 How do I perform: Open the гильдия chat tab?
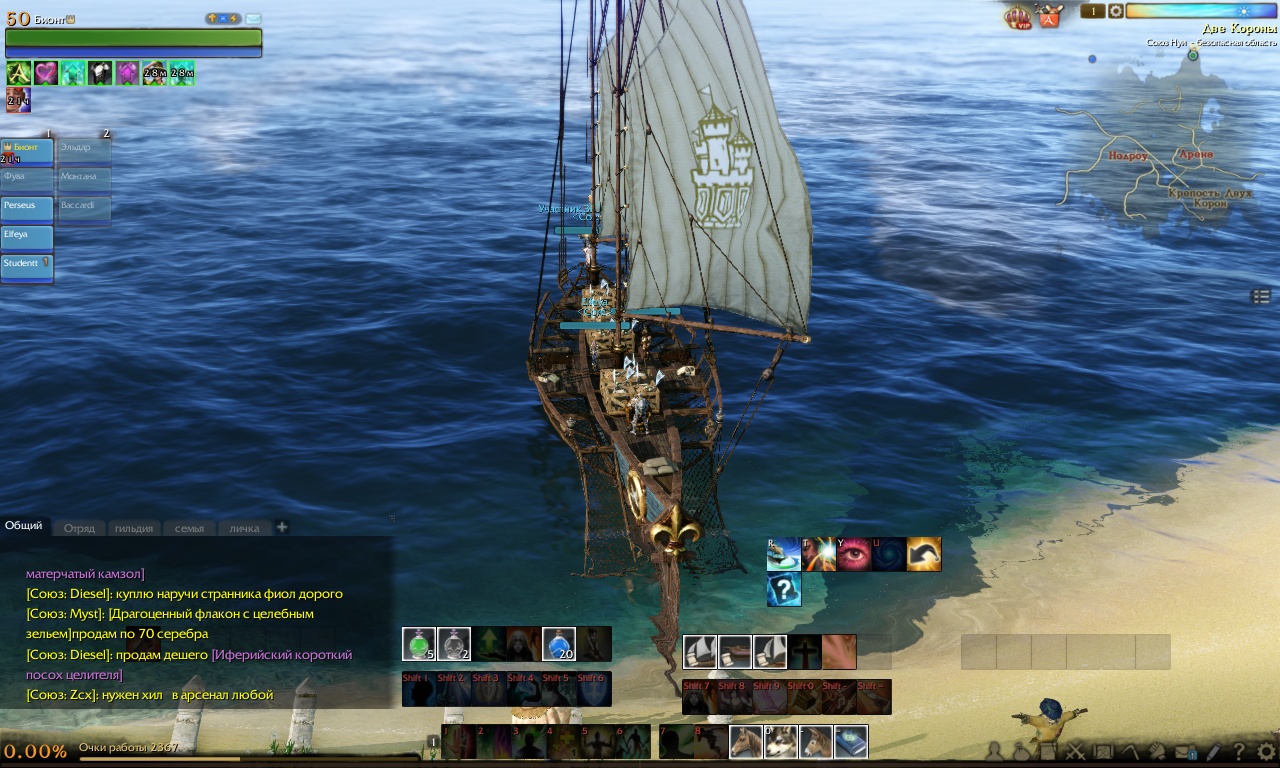[133, 528]
